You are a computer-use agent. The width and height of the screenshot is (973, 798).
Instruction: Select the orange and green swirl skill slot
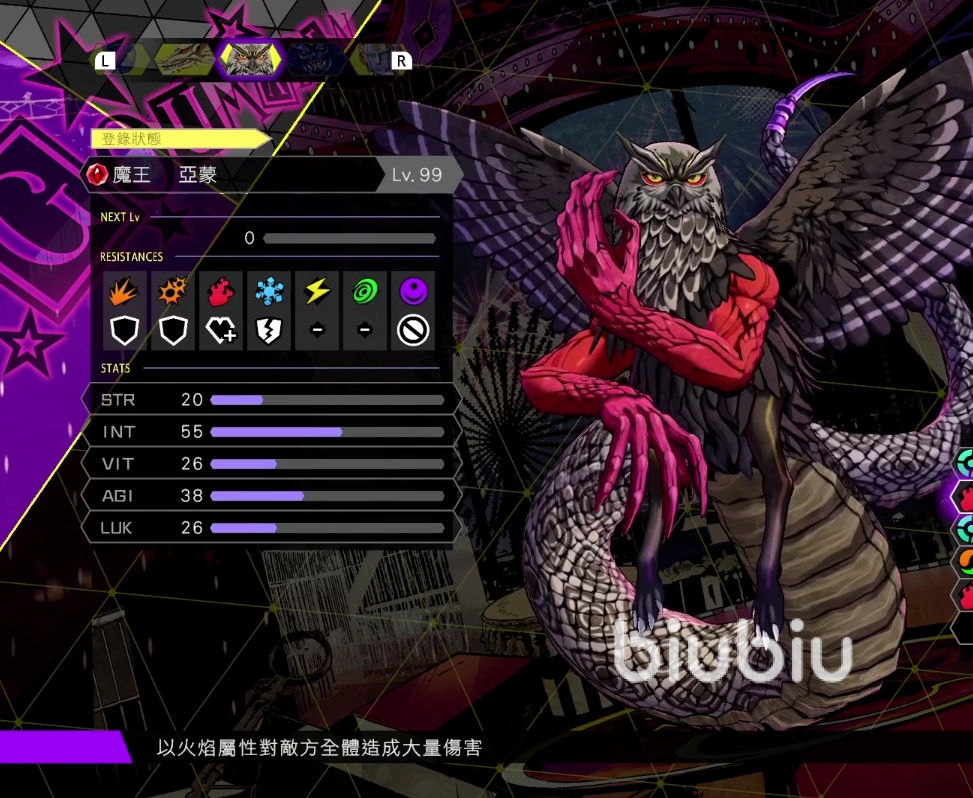click(964, 562)
